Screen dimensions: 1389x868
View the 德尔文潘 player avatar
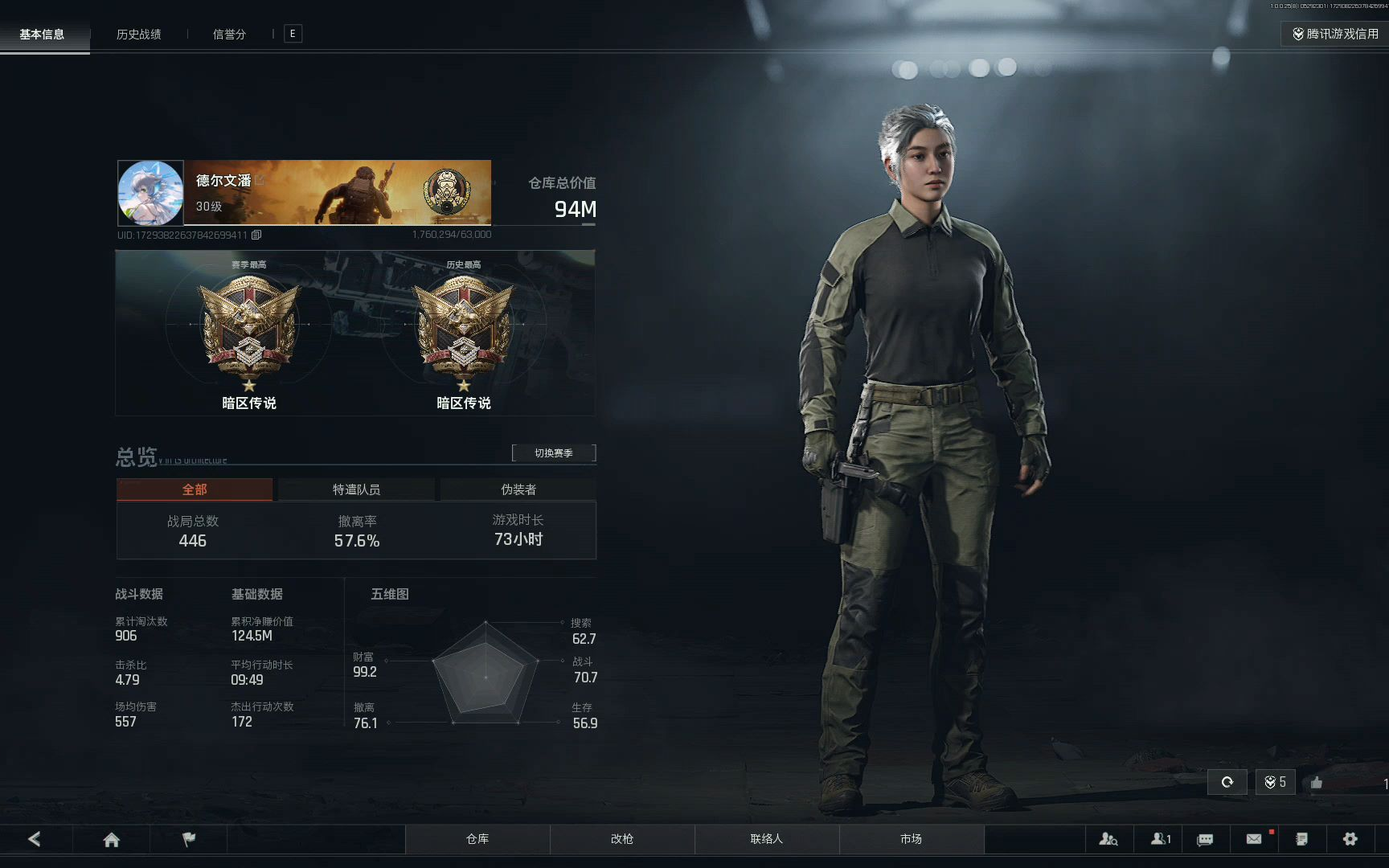click(x=150, y=193)
